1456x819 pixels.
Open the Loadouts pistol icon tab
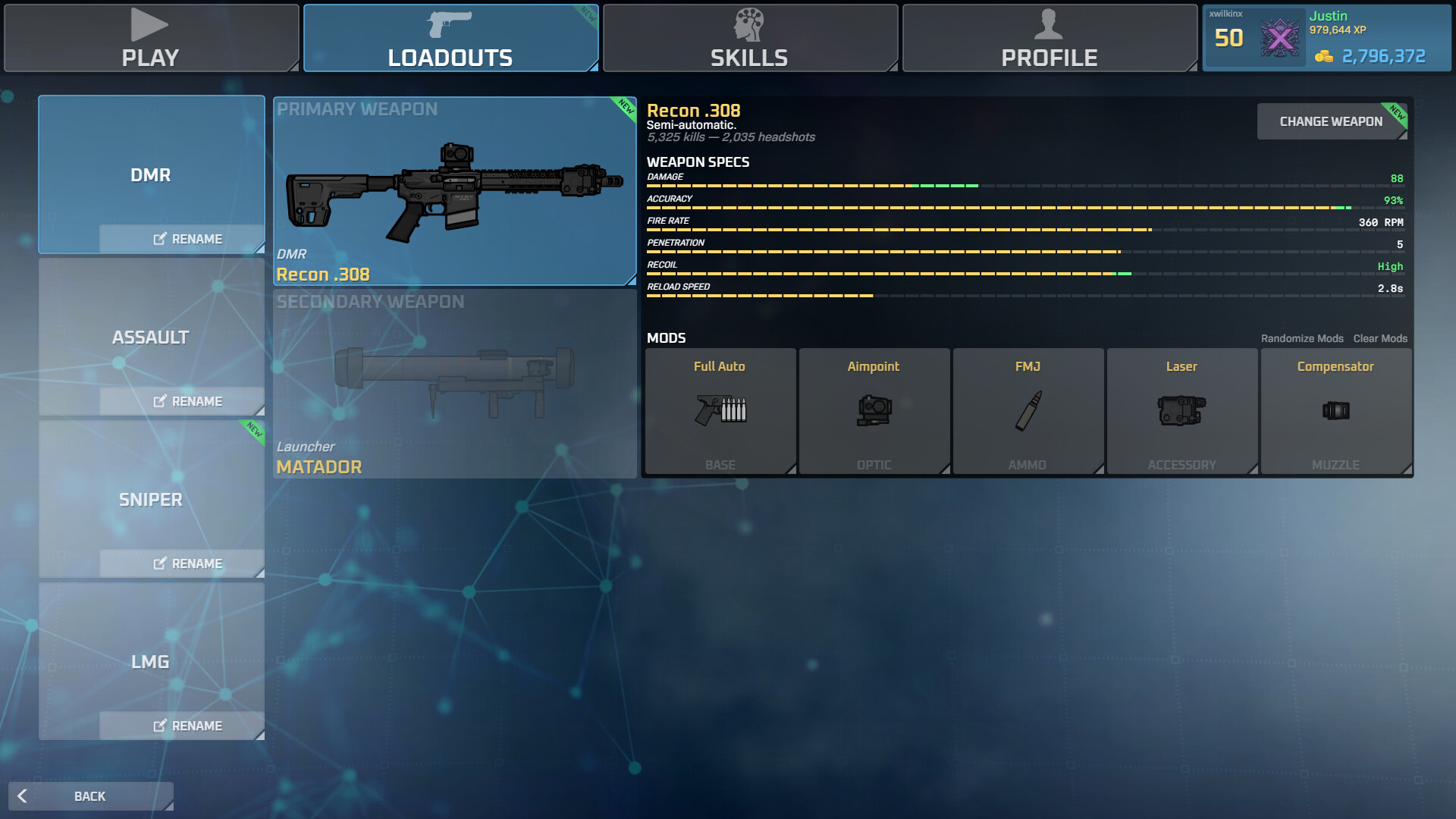[x=449, y=25]
